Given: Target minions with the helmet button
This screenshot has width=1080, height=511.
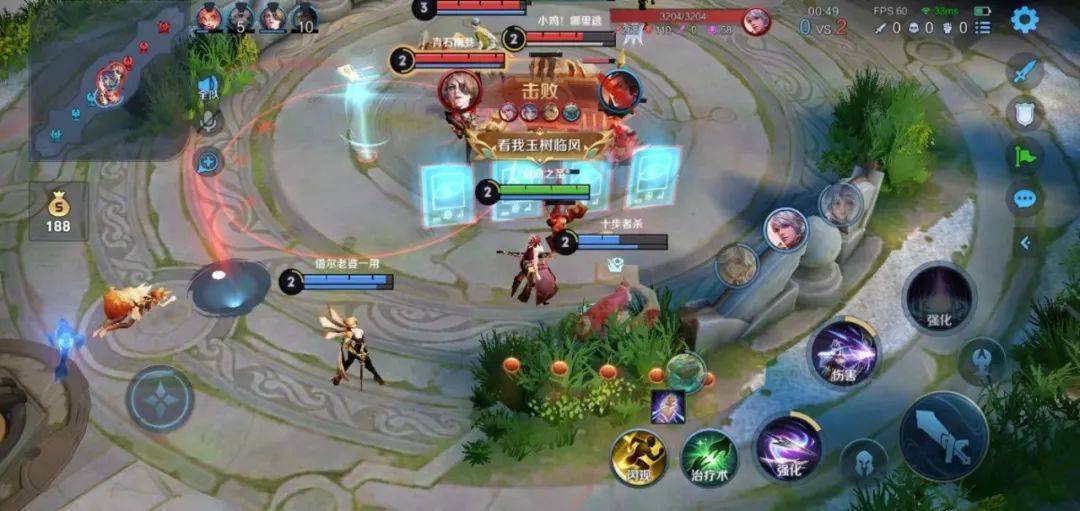Looking at the screenshot, I should (863, 462).
